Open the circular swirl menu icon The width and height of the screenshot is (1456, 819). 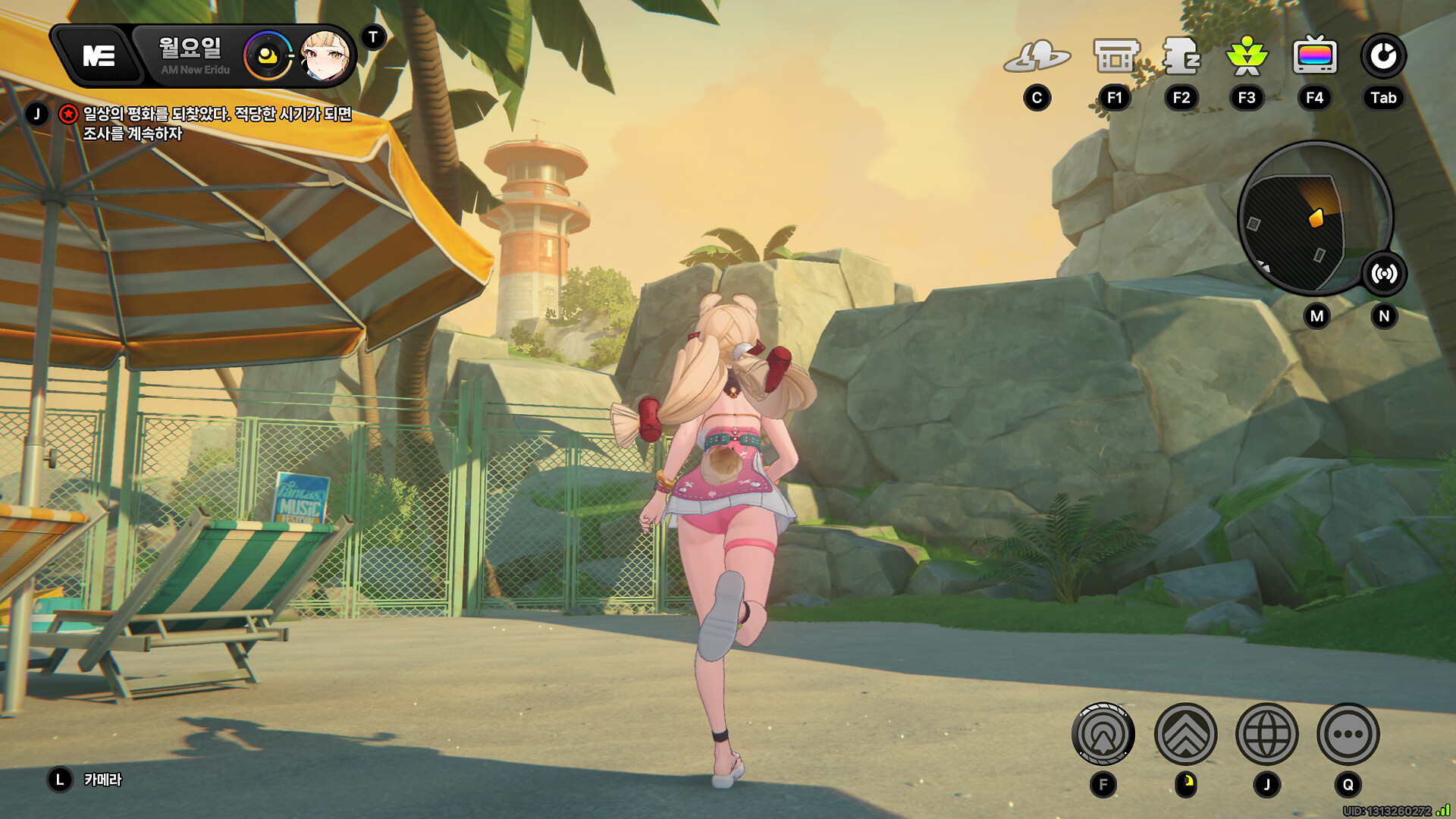pyautogui.click(x=1383, y=56)
